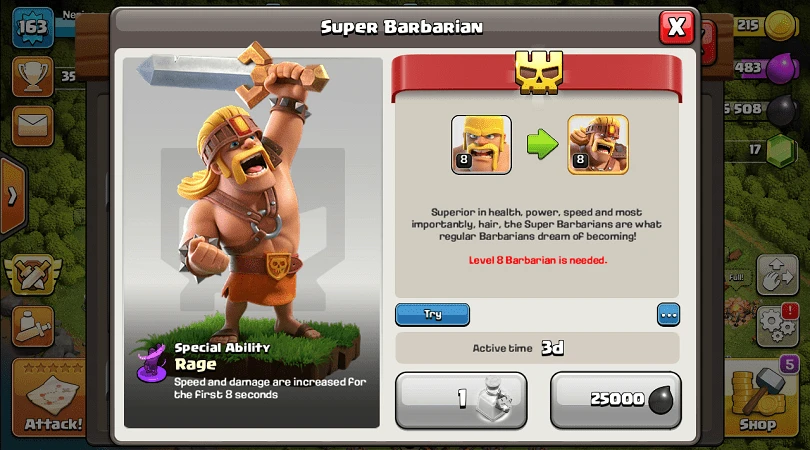Tap the player level 163 badge
Screen dimensions: 810x450
coord(32,26)
